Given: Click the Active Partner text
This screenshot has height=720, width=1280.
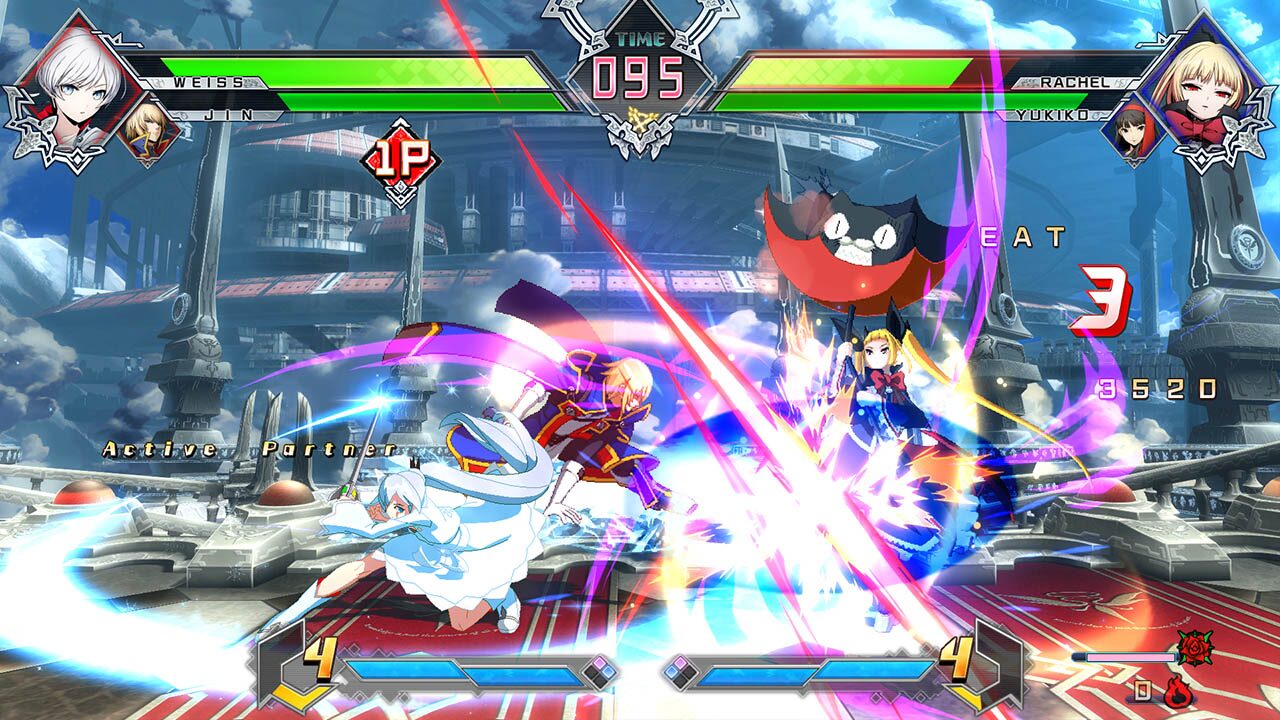Looking at the screenshot, I should click(x=250, y=450).
